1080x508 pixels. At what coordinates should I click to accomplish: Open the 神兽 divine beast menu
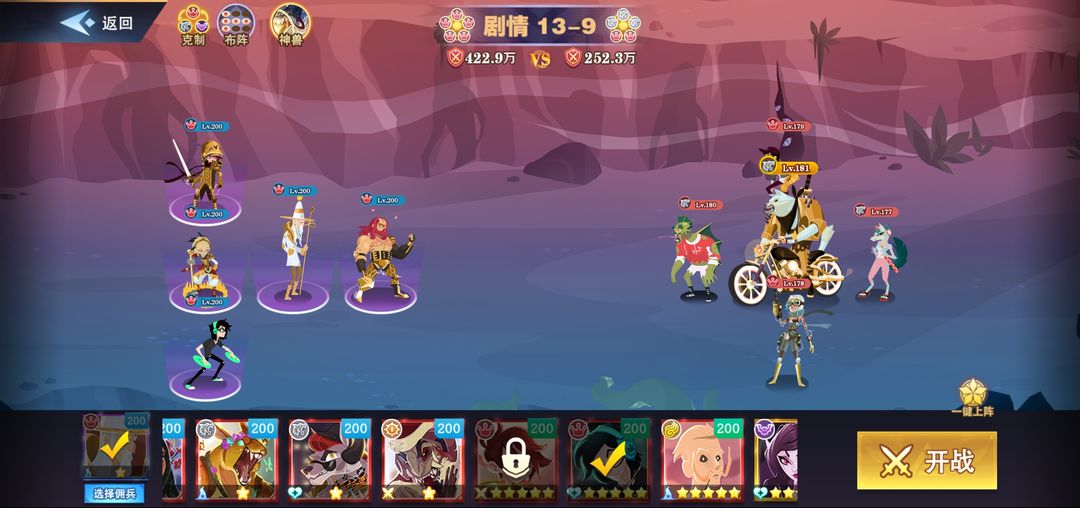(291, 26)
